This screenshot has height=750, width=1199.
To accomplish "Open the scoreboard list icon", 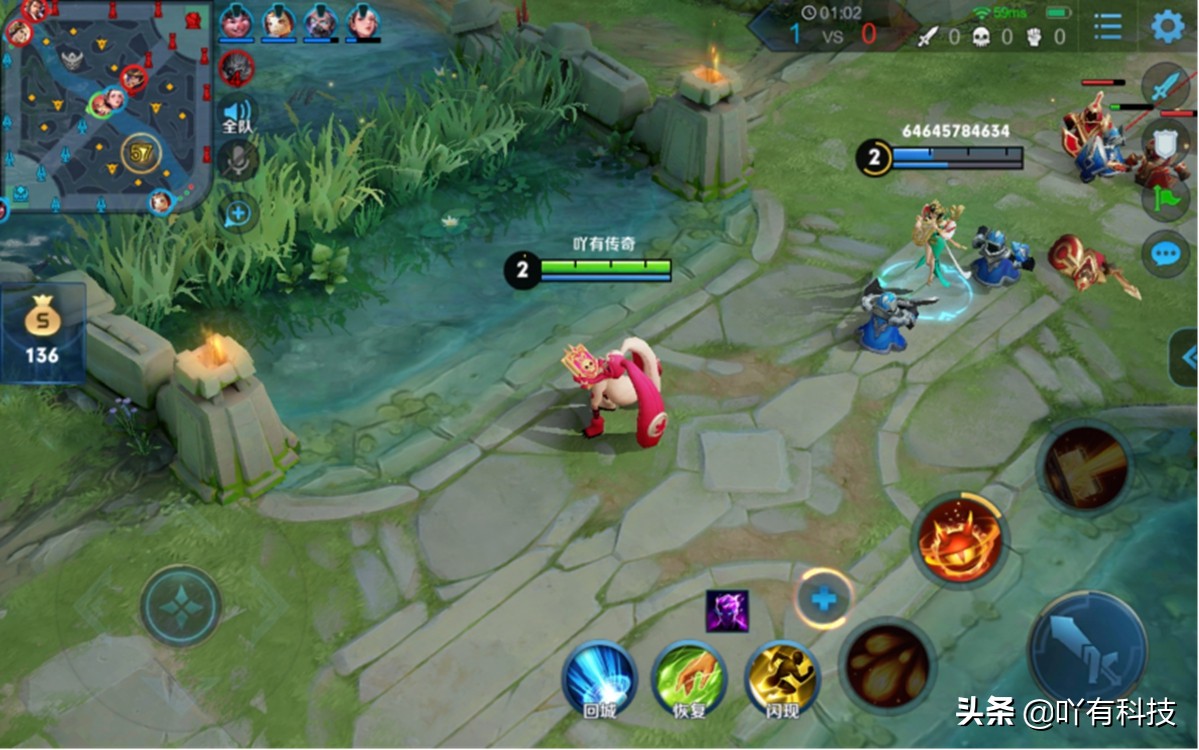I will point(1107,27).
